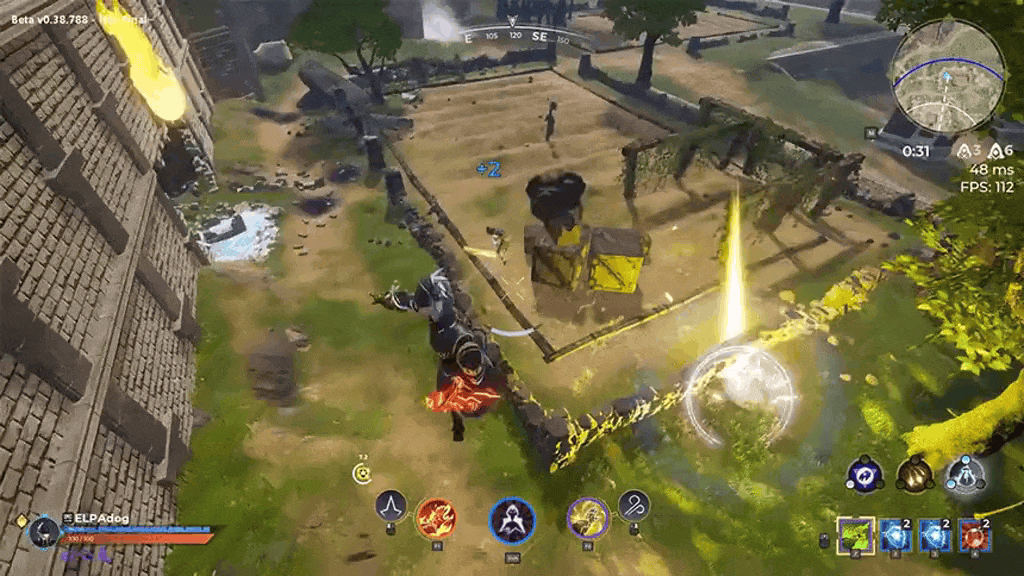Inspect the glowing grey talent icon
This screenshot has width=1024, height=576.
click(965, 474)
